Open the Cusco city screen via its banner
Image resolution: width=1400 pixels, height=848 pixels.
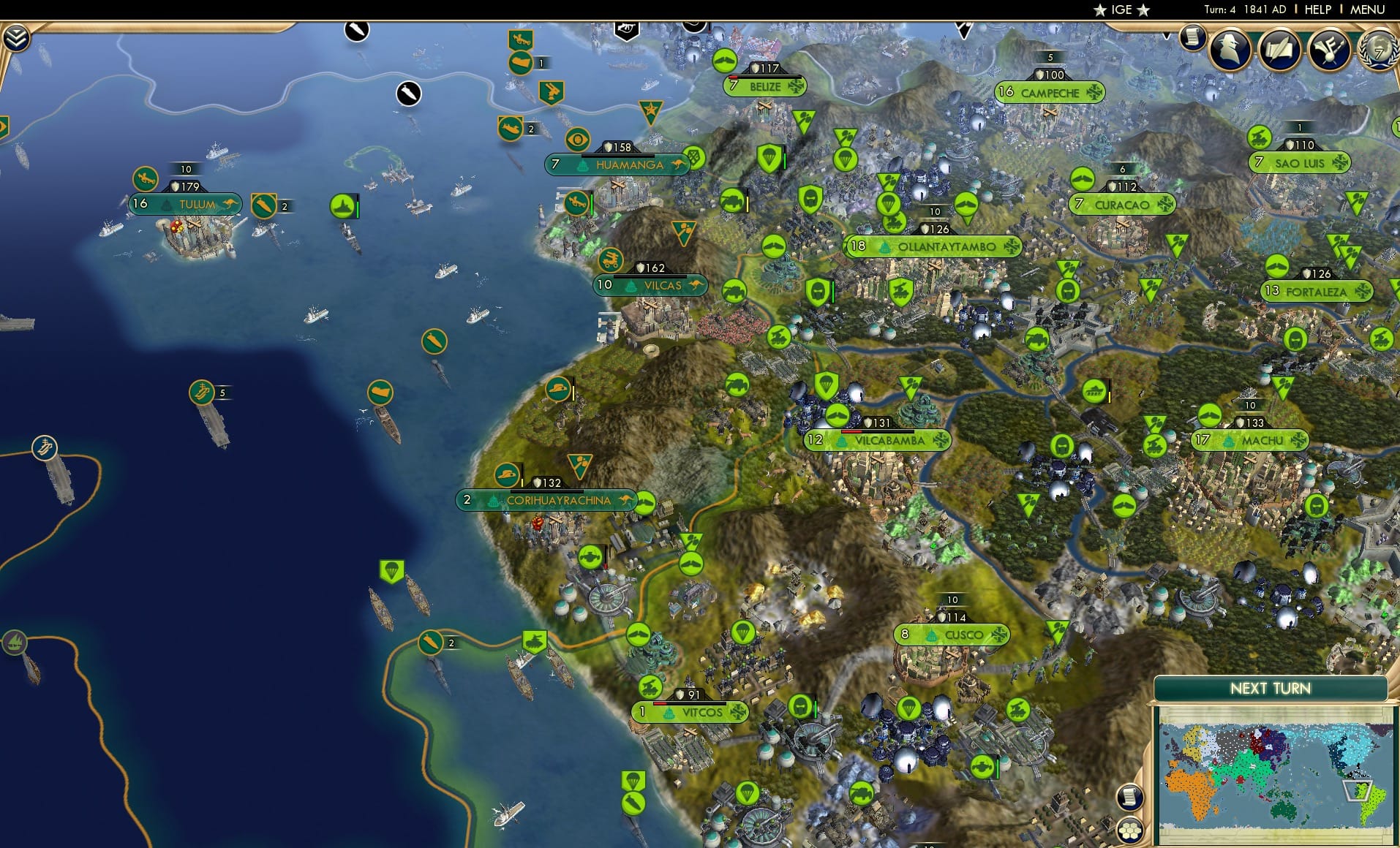pos(955,635)
